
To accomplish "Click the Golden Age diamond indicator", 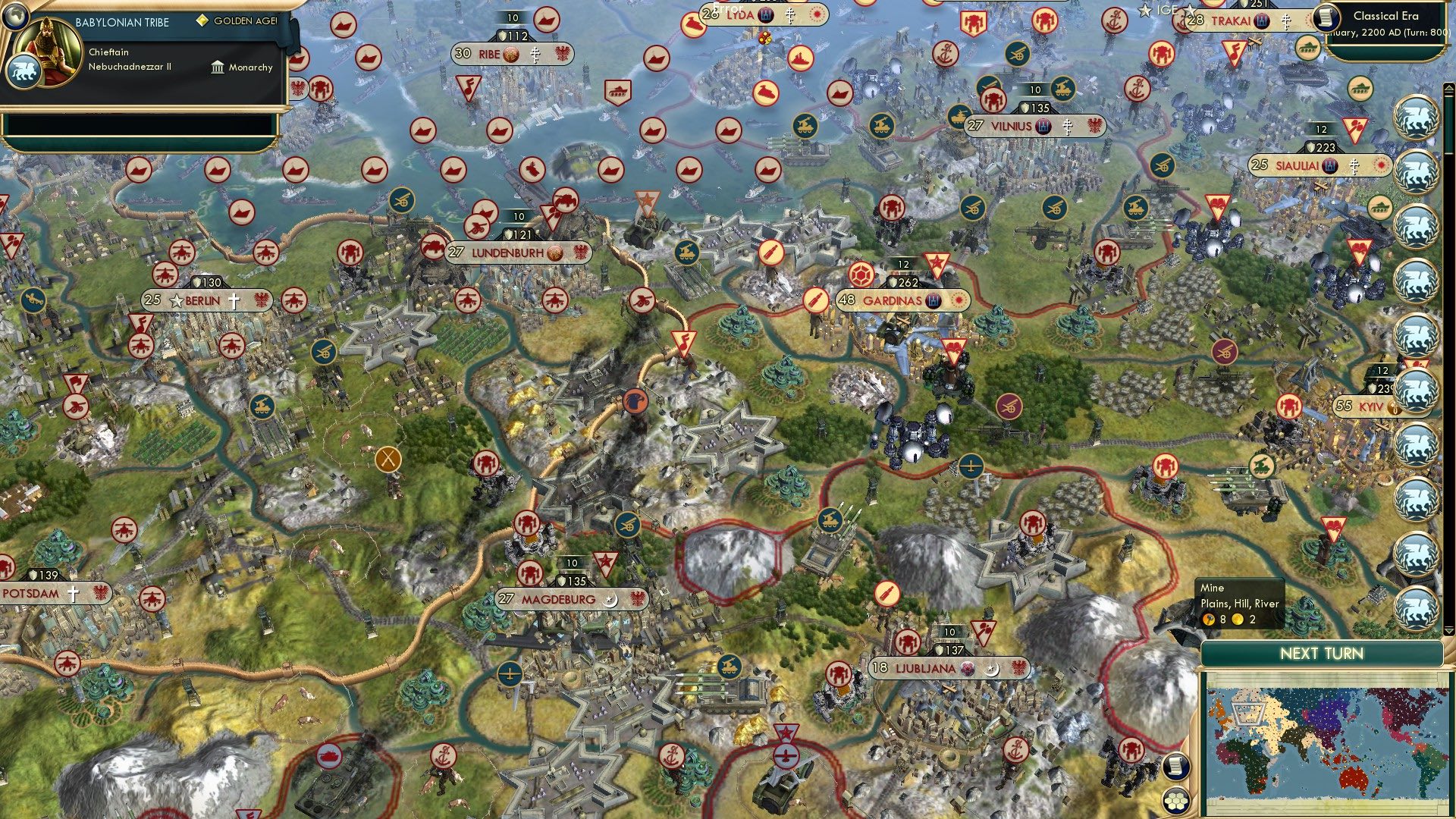I will pos(202,21).
